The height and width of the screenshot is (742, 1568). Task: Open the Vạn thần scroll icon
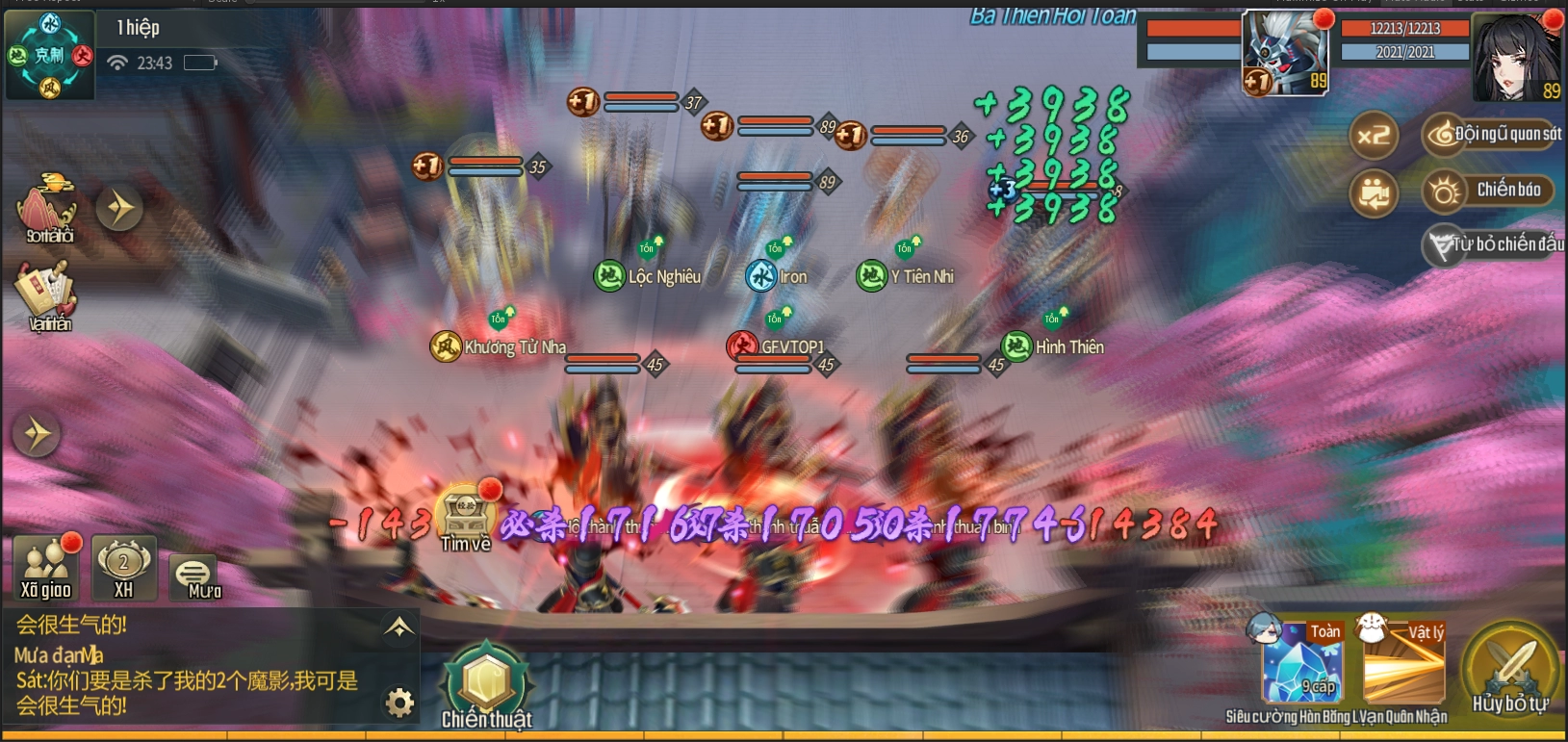pos(46,296)
